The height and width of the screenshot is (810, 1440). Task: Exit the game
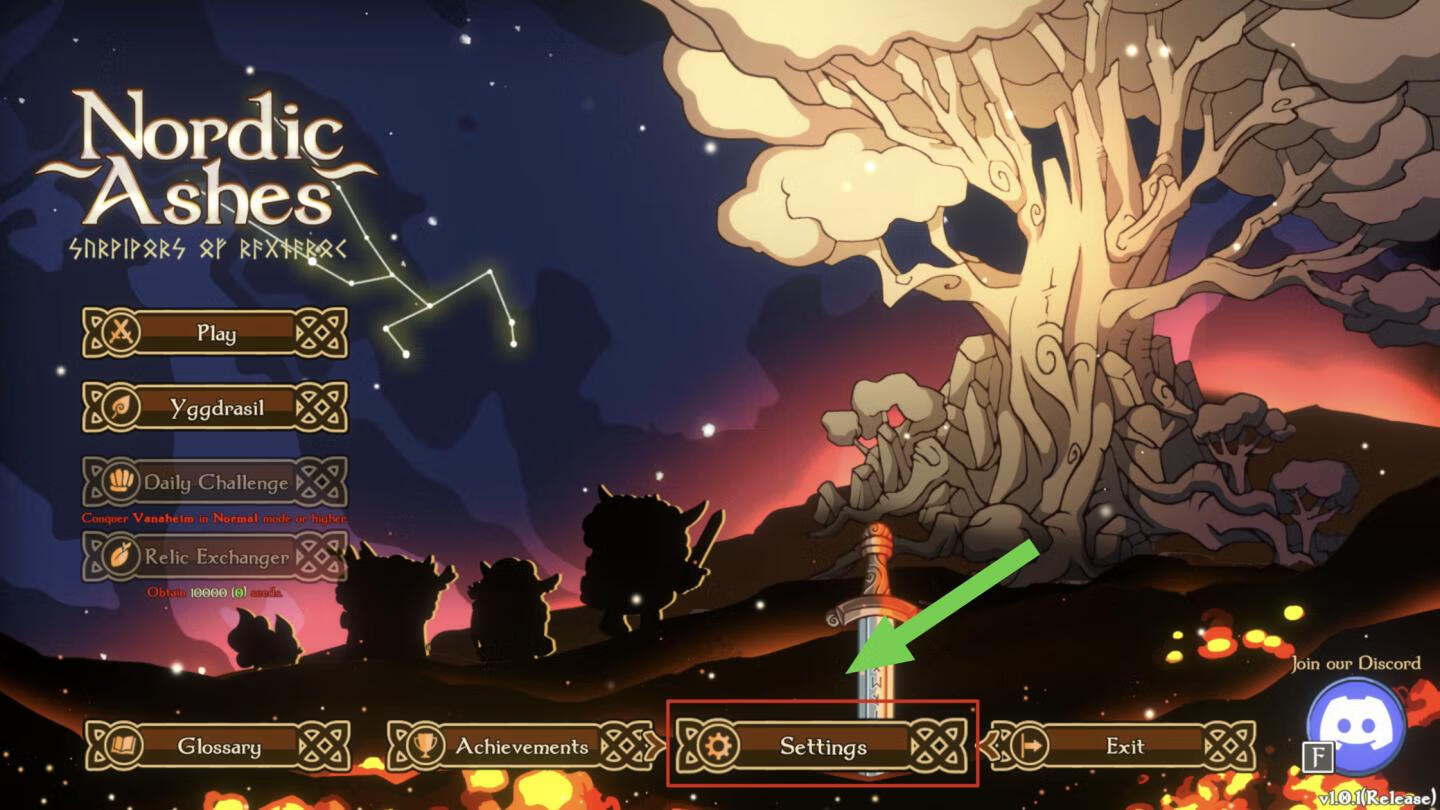click(1124, 746)
